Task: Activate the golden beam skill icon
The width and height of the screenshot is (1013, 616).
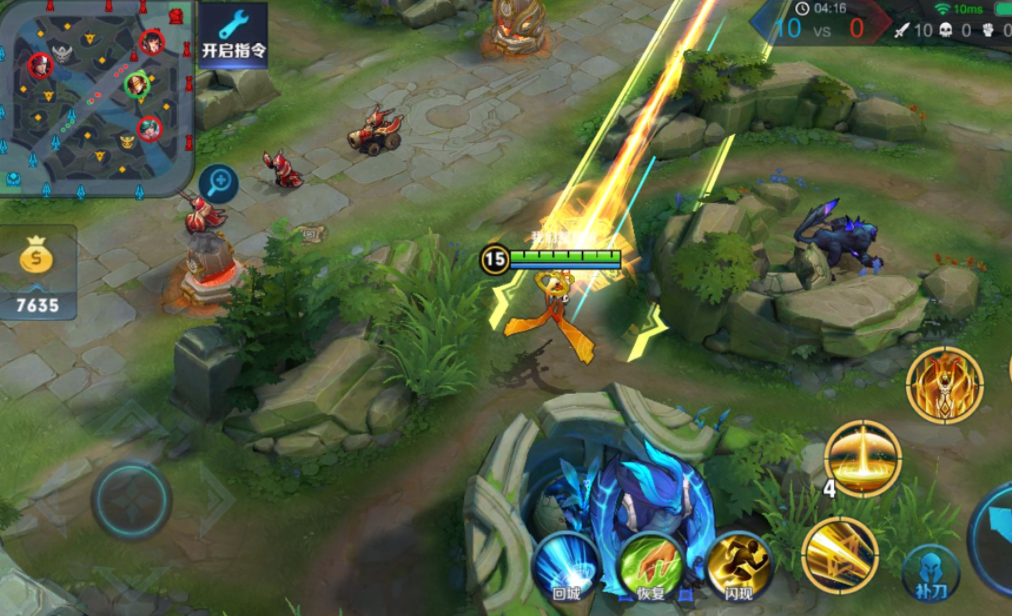Action: pos(839,553)
